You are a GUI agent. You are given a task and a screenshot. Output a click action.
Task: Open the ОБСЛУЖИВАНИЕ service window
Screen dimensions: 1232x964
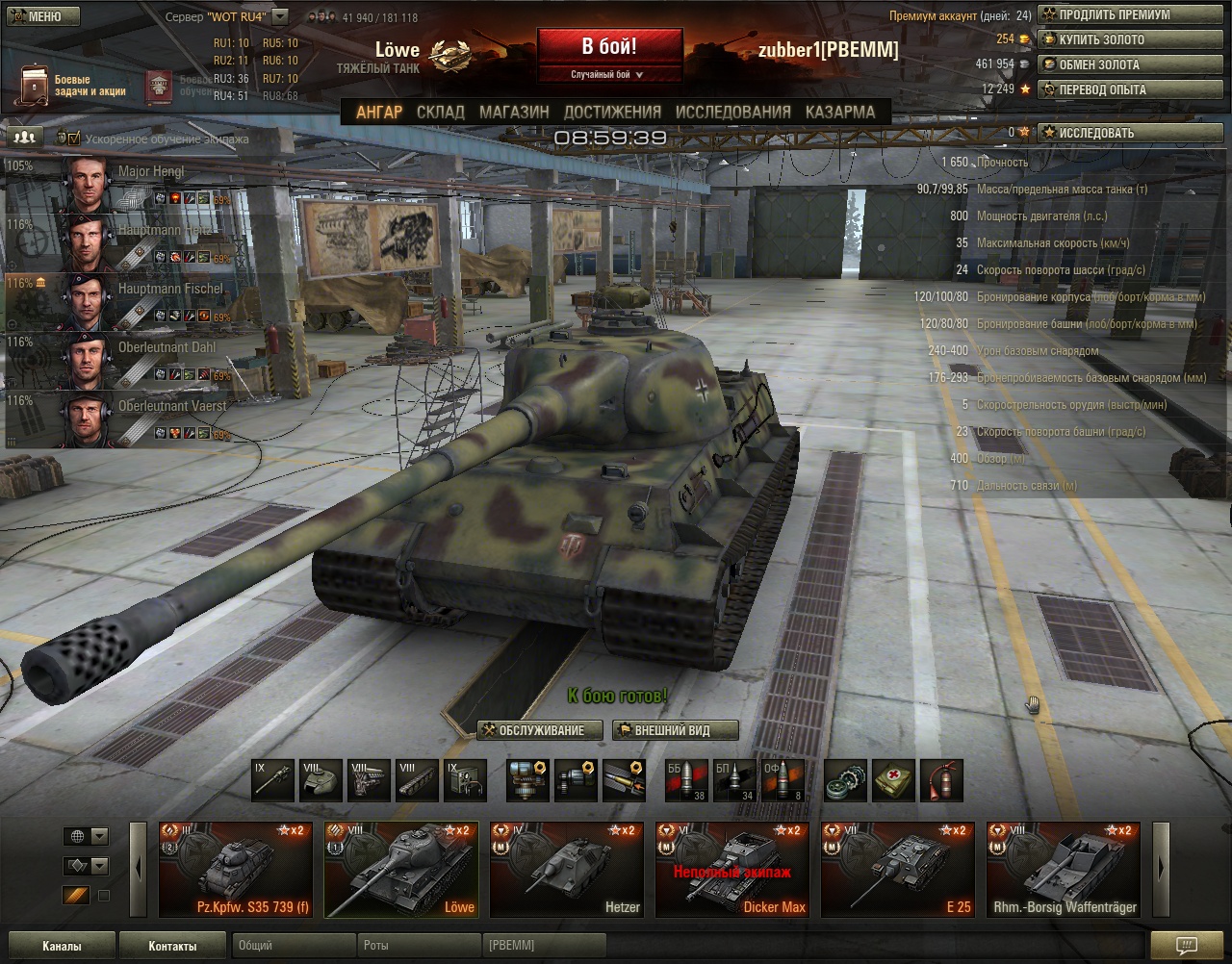click(540, 731)
